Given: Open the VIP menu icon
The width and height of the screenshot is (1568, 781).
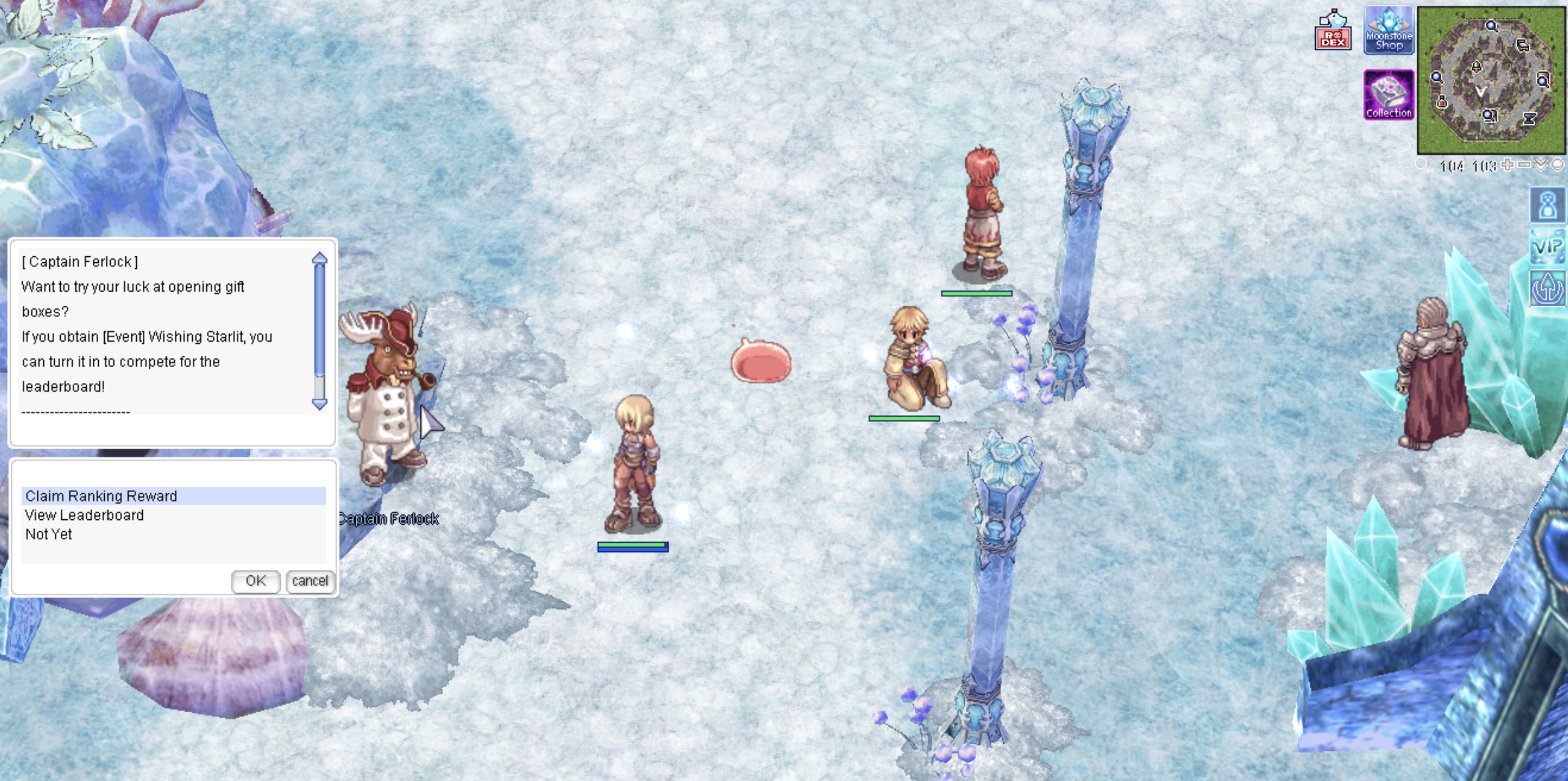Looking at the screenshot, I should click(1547, 247).
